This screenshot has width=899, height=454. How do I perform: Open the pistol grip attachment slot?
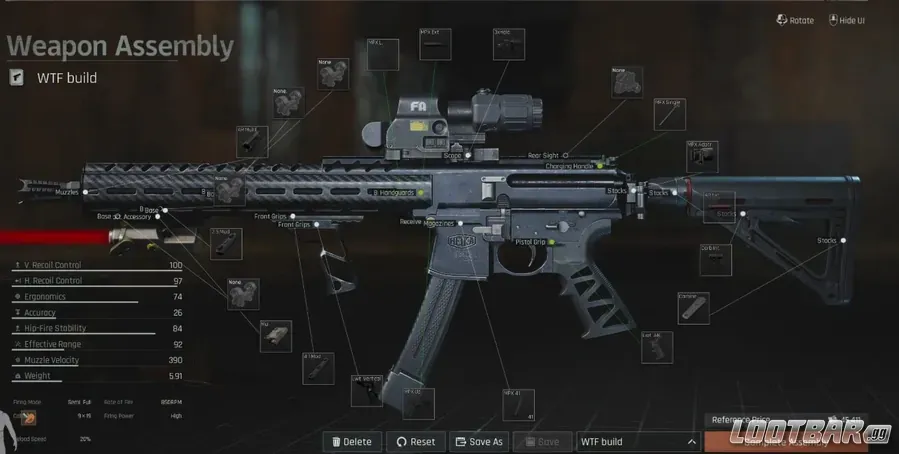click(656, 348)
